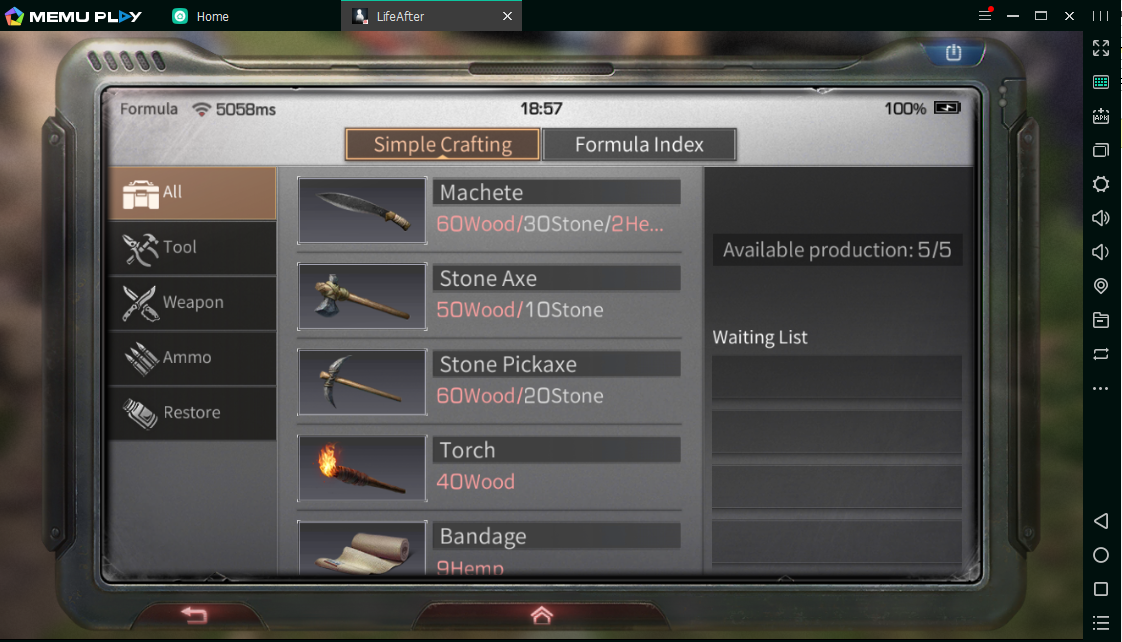This screenshot has width=1122, height=642.
Task: Select the Machete recipe
Action: tap(490, 210)
